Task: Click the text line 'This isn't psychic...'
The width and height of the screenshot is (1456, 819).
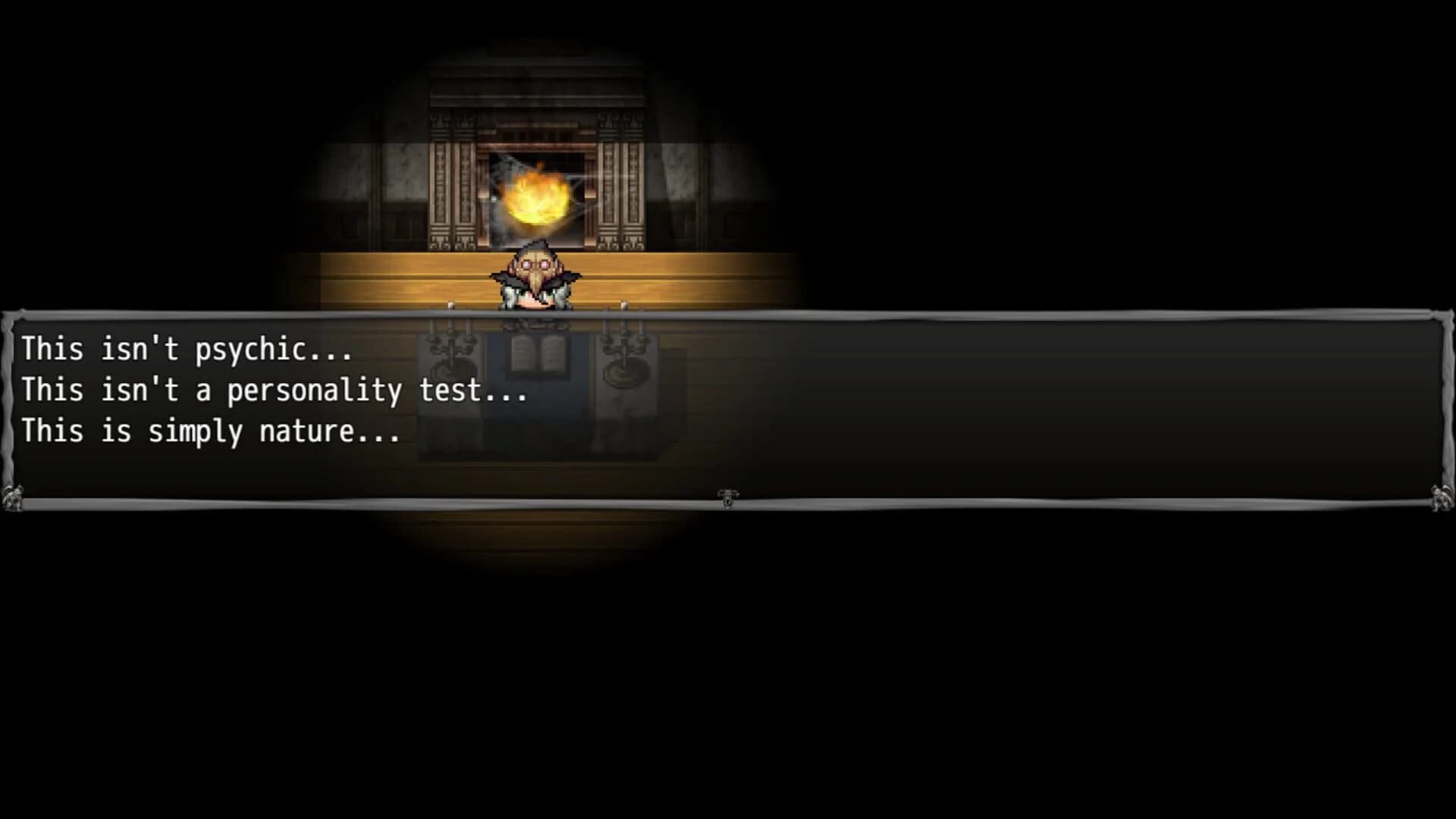Action: (x=186, y=350)
